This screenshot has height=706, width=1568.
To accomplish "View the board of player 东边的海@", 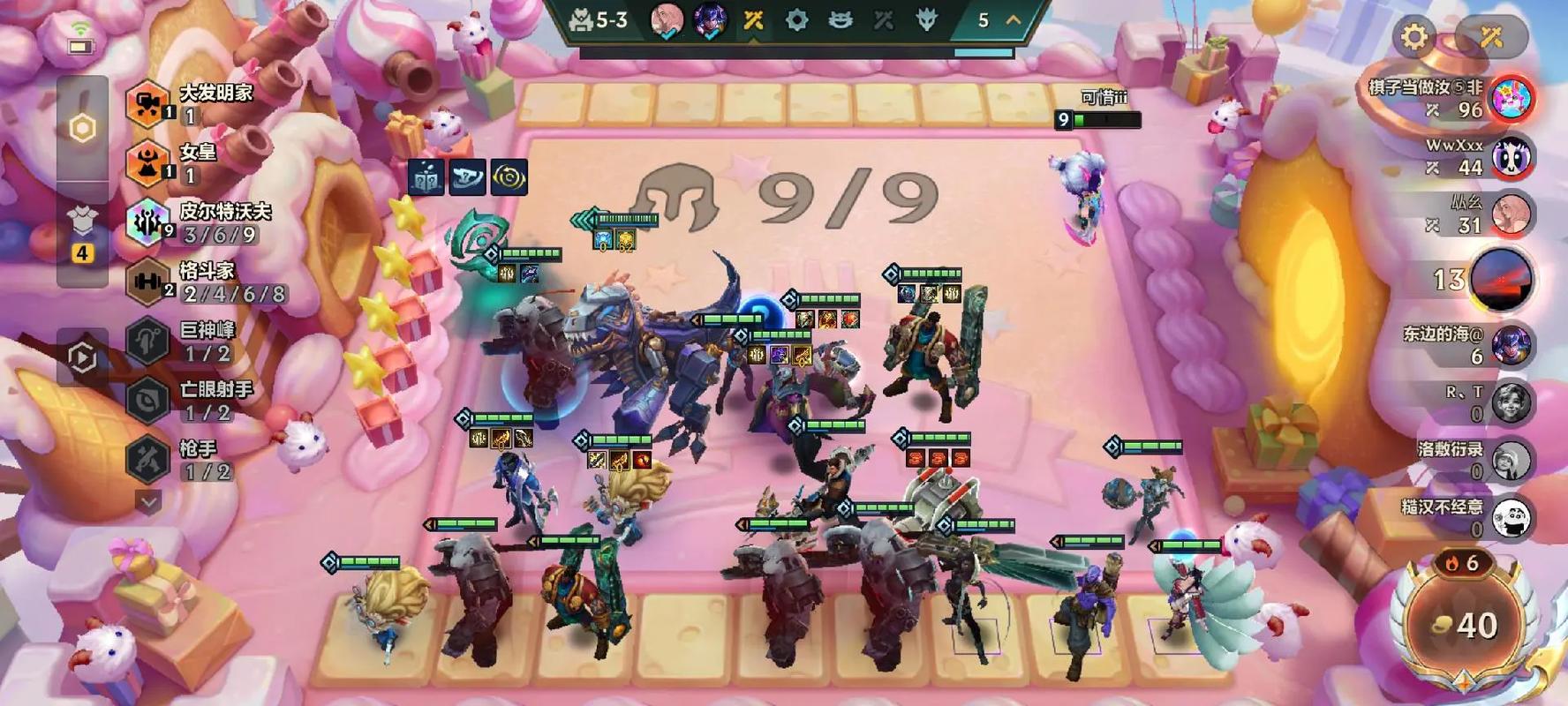I will pos(1511,345).
